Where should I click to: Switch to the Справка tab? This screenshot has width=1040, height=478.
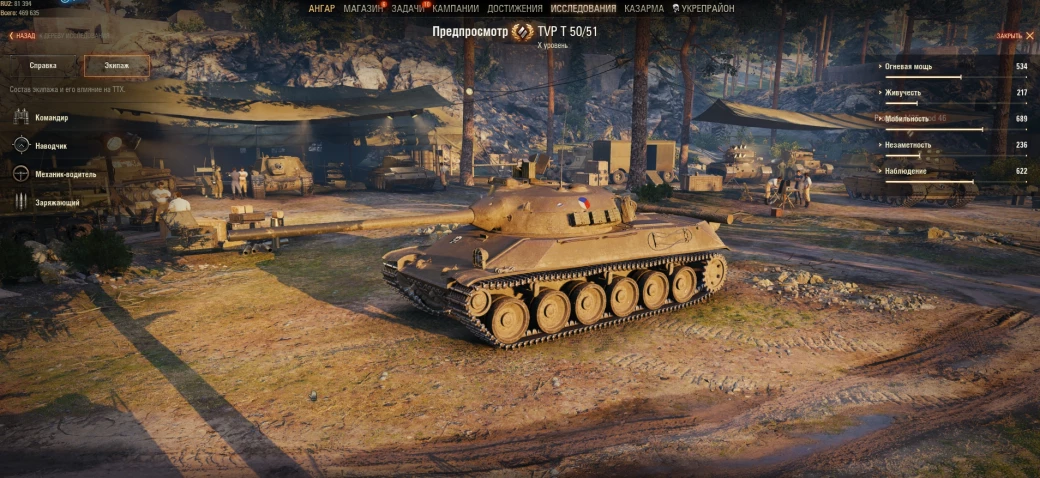coord(42,66)
